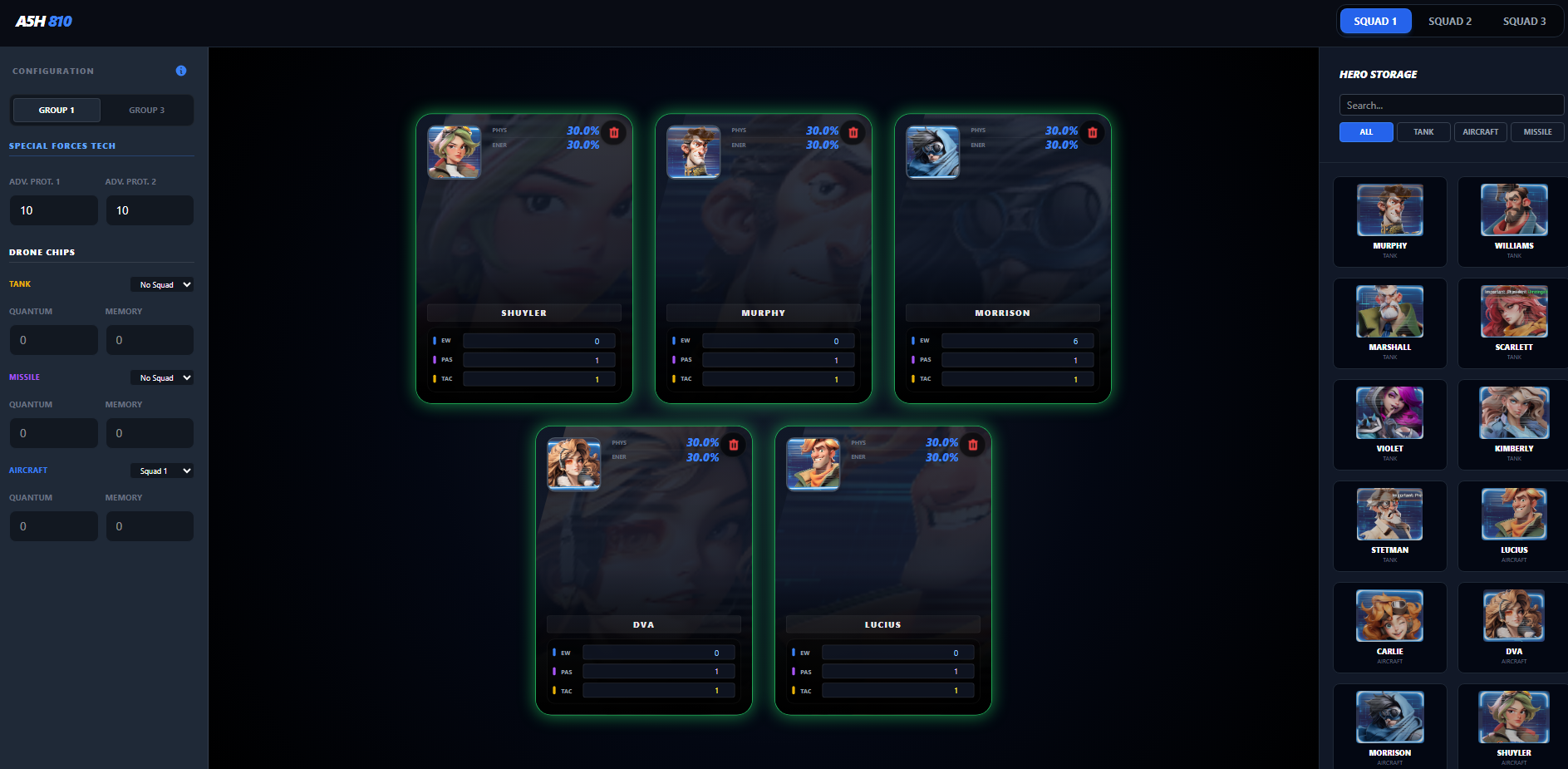Remove Murphy via his card's delete icon
The height and width of the screenshot is (769, 1568).
[853, 132]
